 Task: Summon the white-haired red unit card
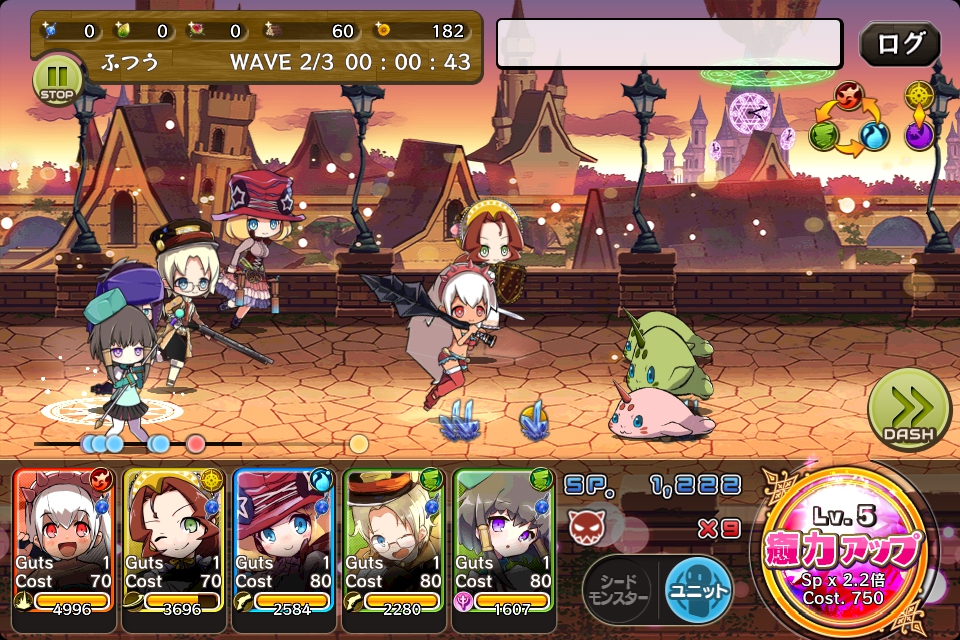point(66,540)
